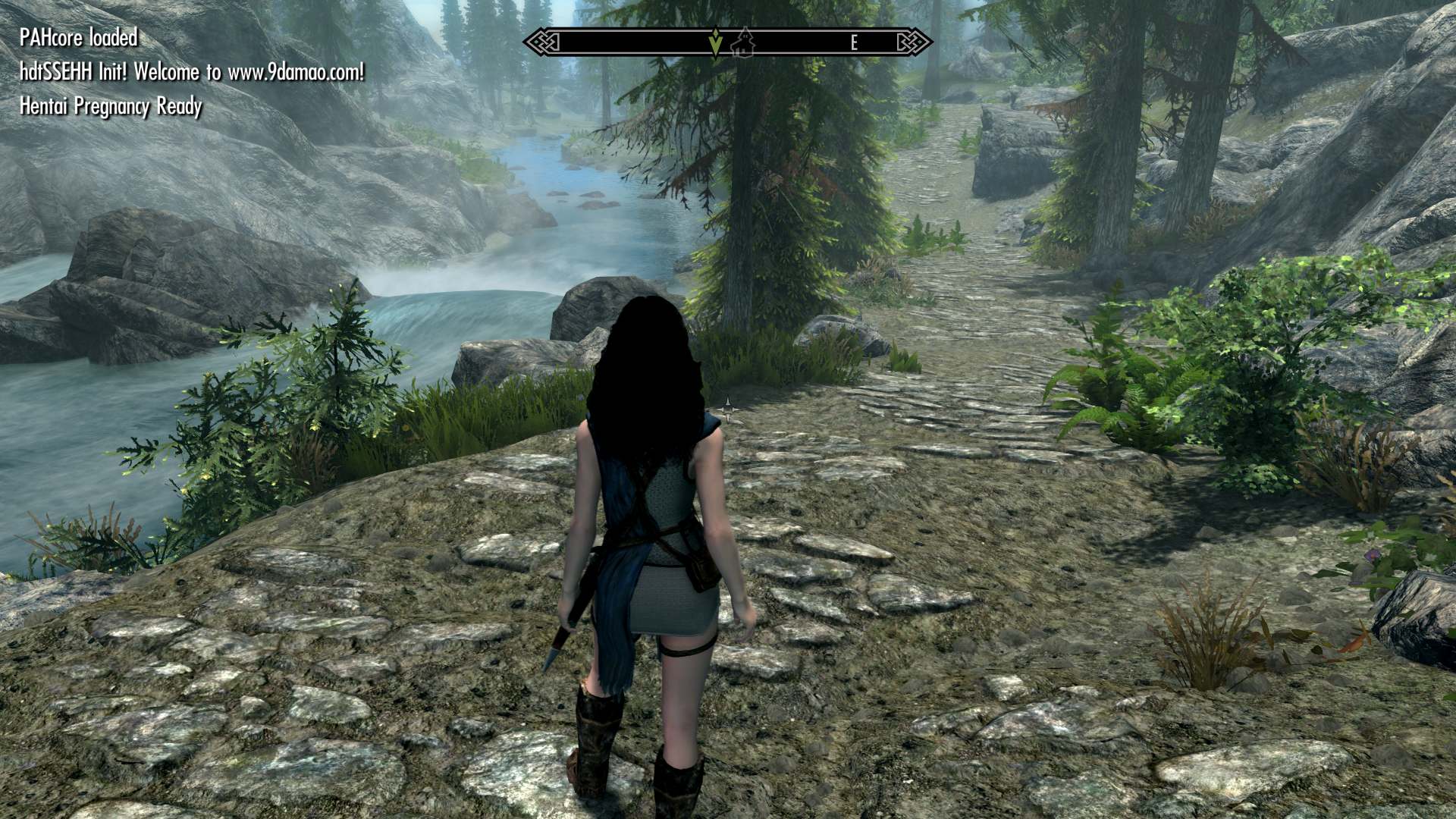1456x819 pixels.
Task: Click the green quest marker on the compass
Action: (714, 43)
